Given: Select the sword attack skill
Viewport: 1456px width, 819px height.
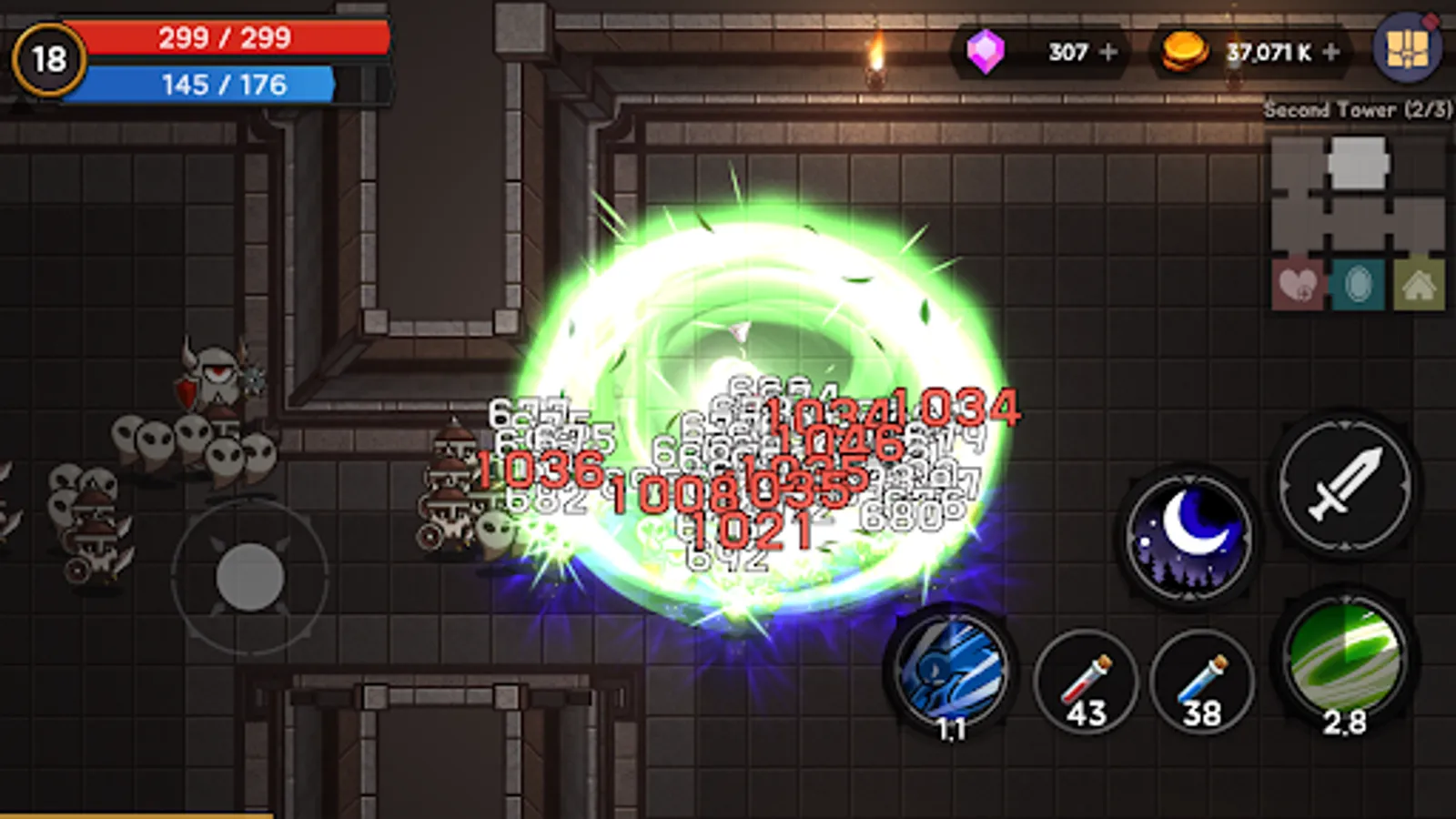Looking at the screenshot, I should click(1342, 484).
